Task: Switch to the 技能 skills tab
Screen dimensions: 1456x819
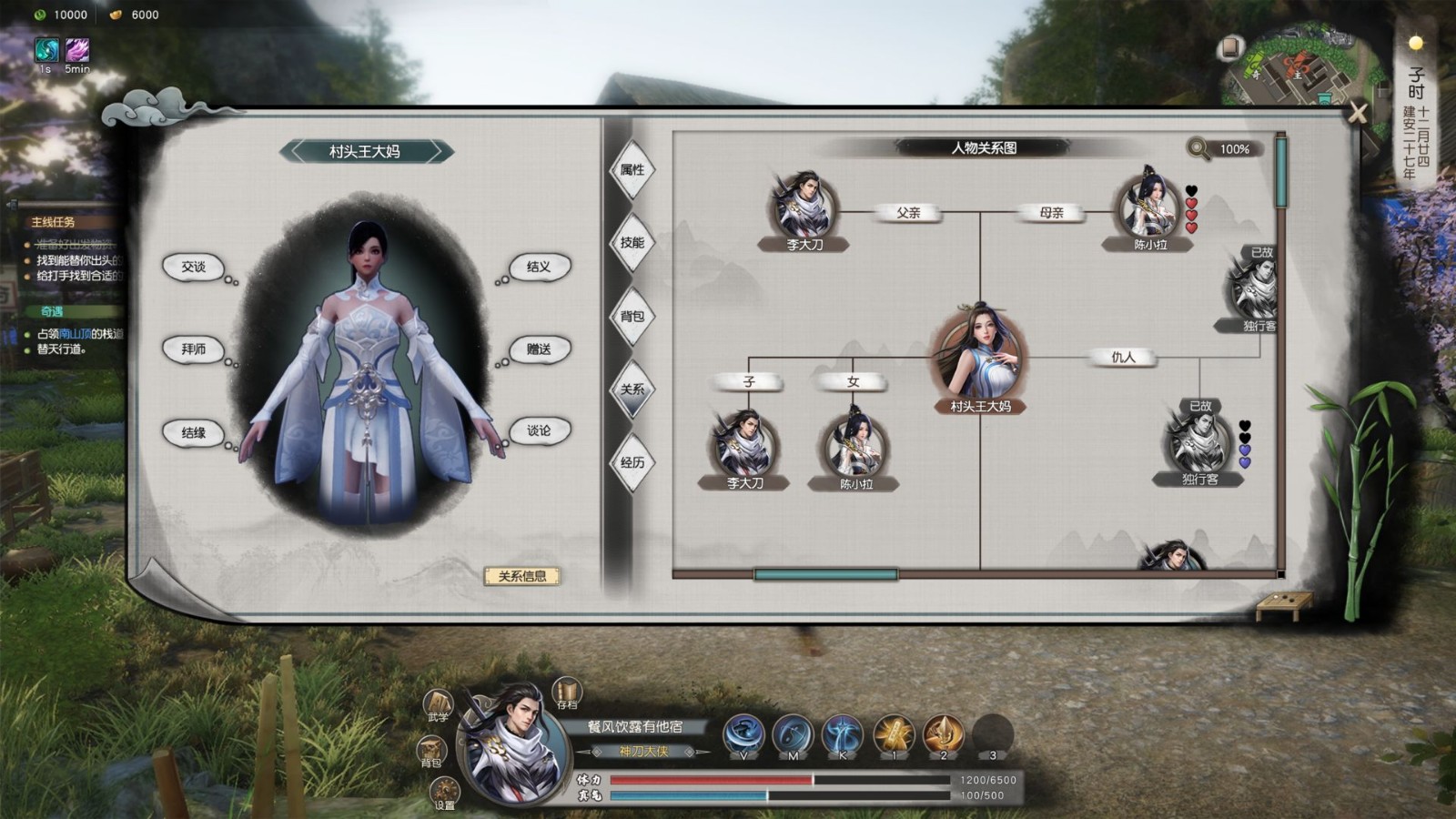Action: pyautogui.click(x=632, y=243)
